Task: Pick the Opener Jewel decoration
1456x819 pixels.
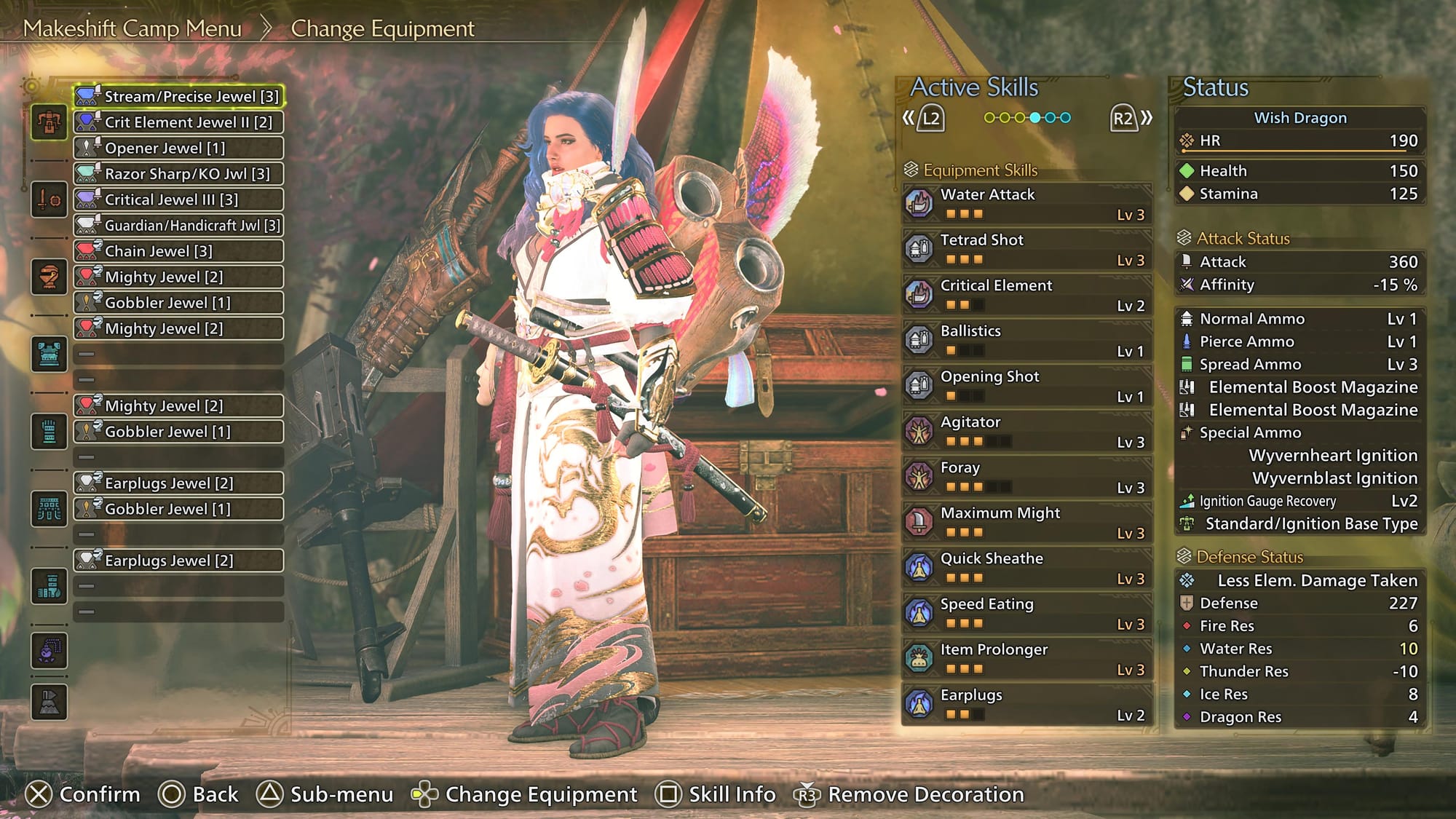Action: [178, 148]
